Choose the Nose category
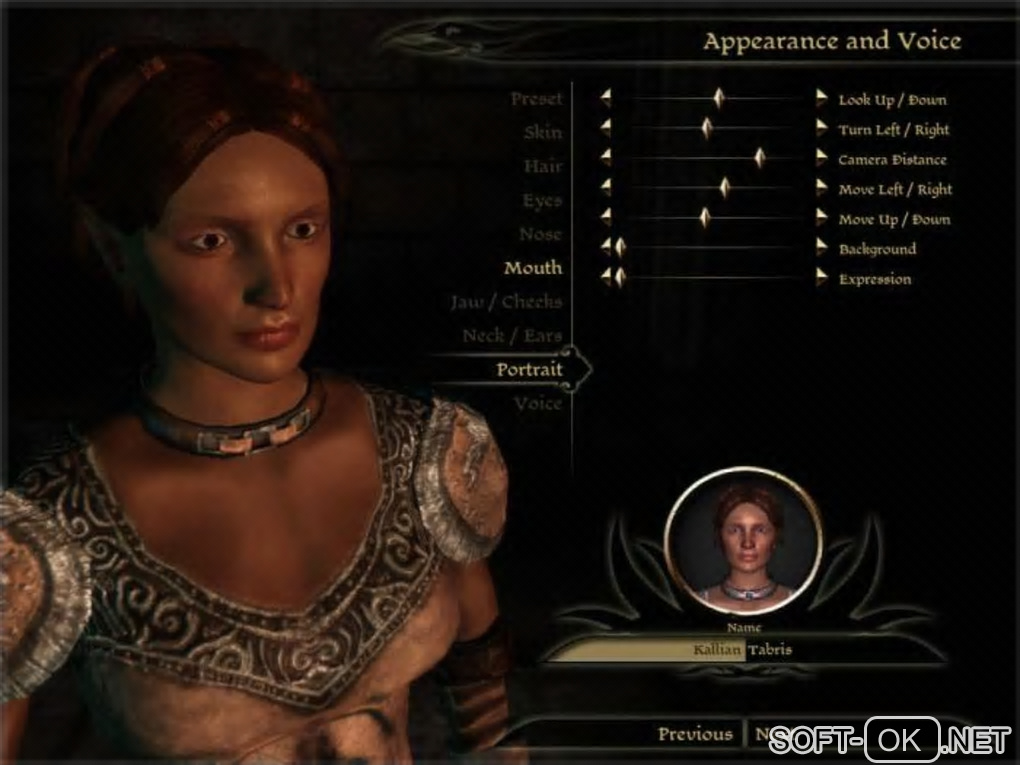This screenshot has height=765, width=1020. click(x=540, y=235)
